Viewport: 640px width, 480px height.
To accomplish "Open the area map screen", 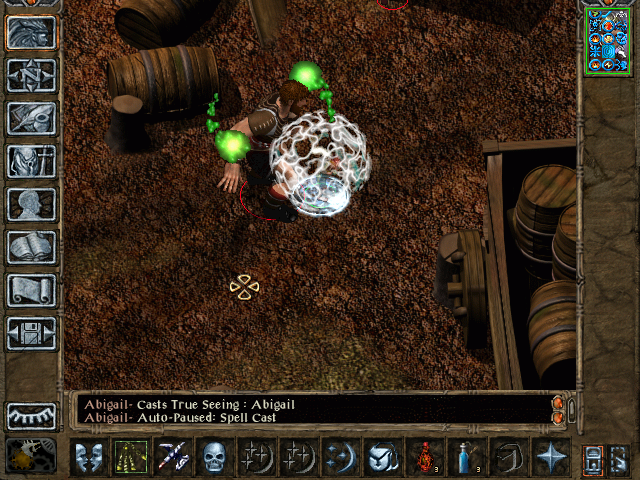I will tap(32, 75).
